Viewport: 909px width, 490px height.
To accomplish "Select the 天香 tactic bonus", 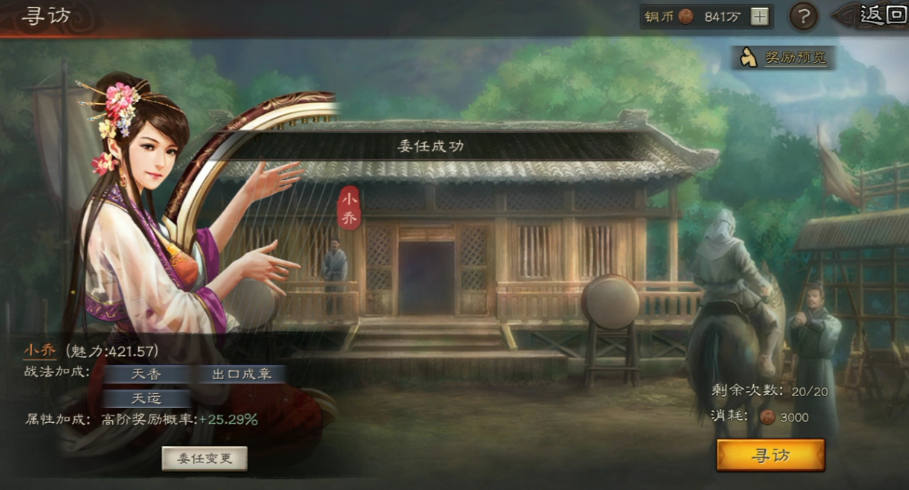I will 147,374.
